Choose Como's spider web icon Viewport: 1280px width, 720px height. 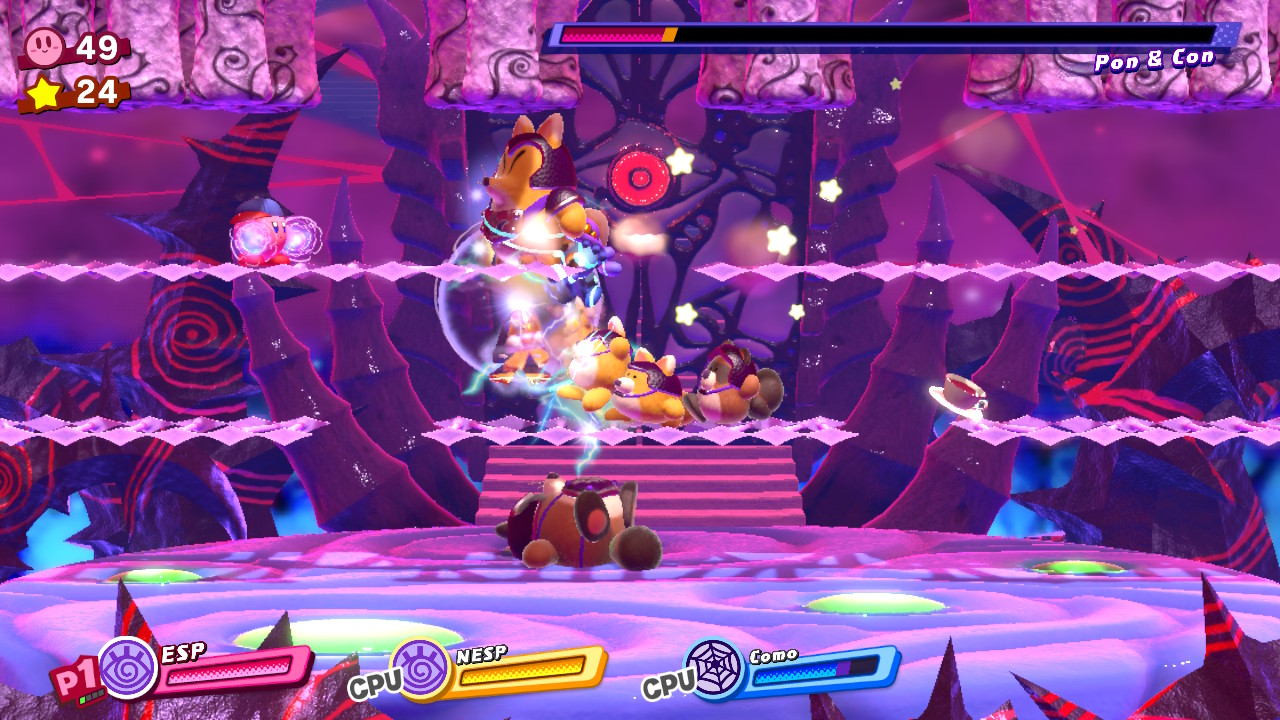(714, 668)
